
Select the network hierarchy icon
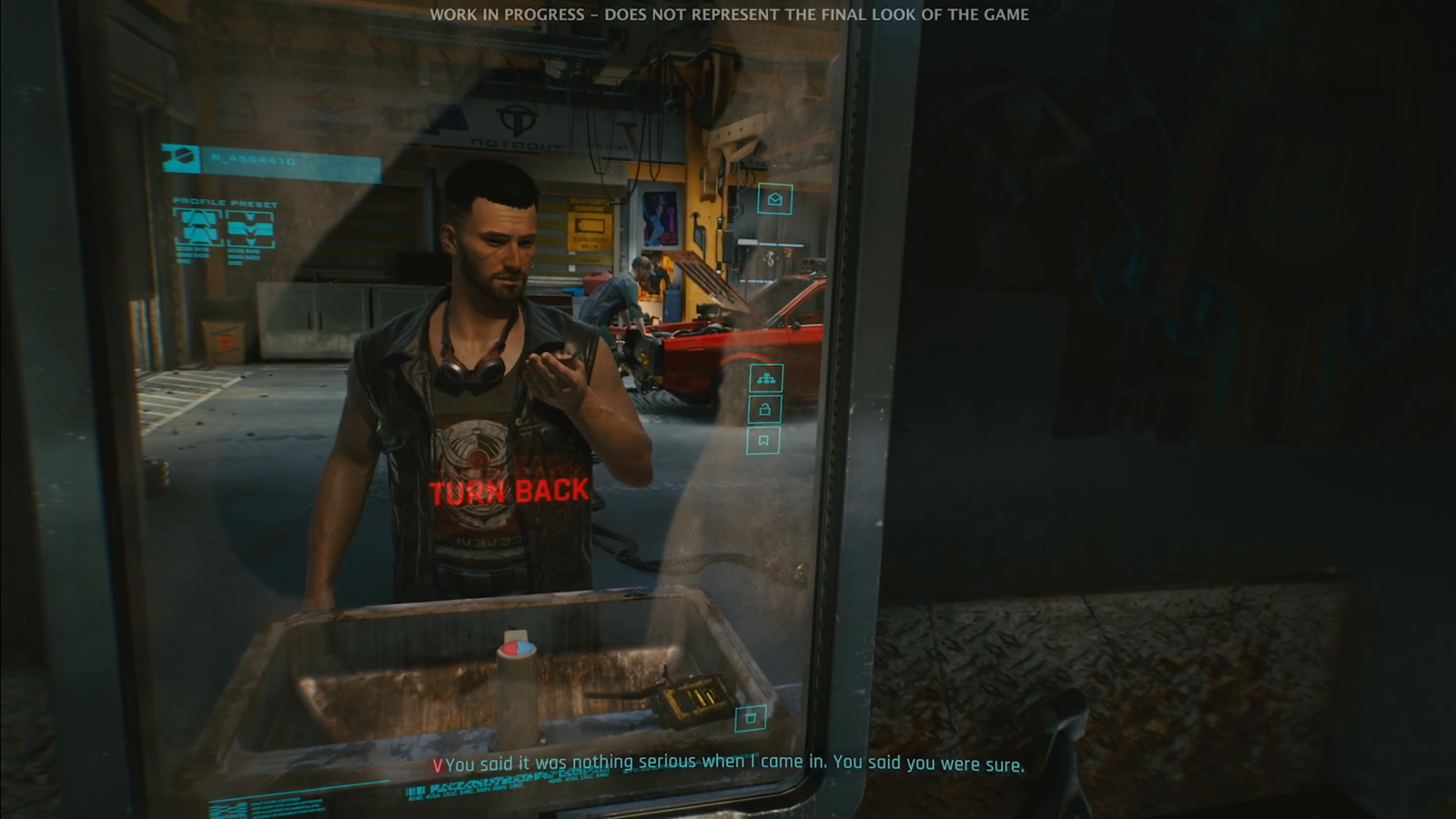[x=765, y=377]
